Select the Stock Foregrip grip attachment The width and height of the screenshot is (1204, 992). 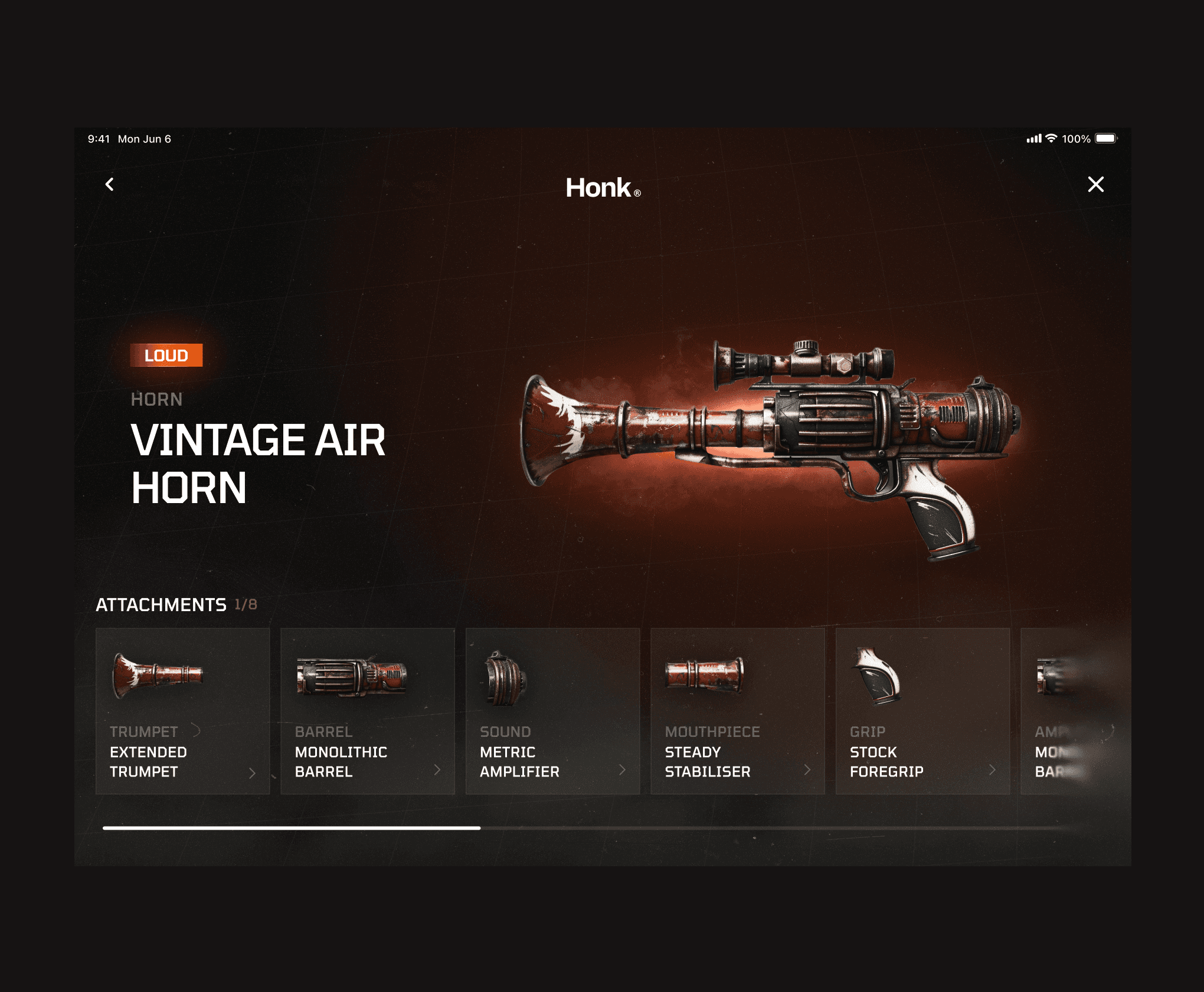point(922,711)
